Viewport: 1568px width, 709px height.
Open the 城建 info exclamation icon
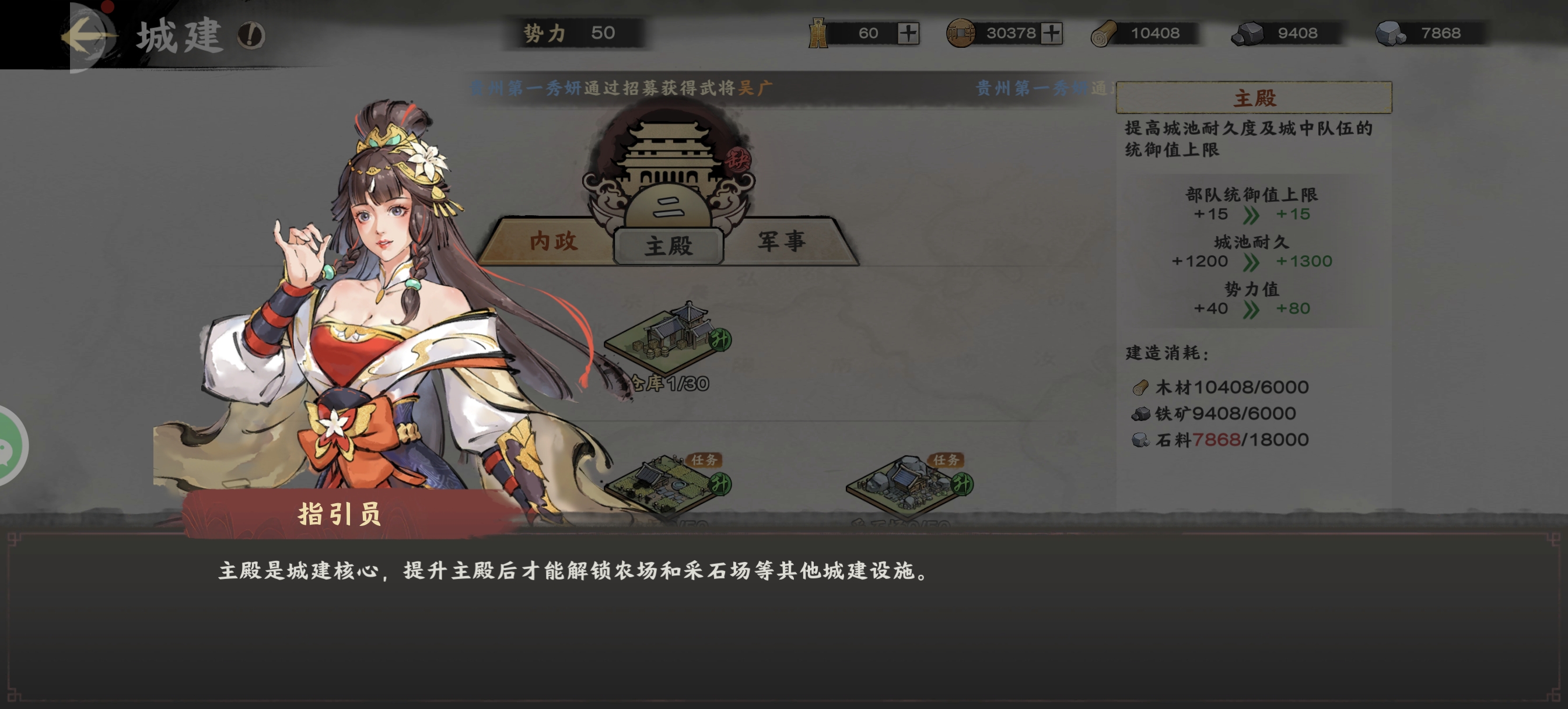pyautogui.click(x=251, y=36)
